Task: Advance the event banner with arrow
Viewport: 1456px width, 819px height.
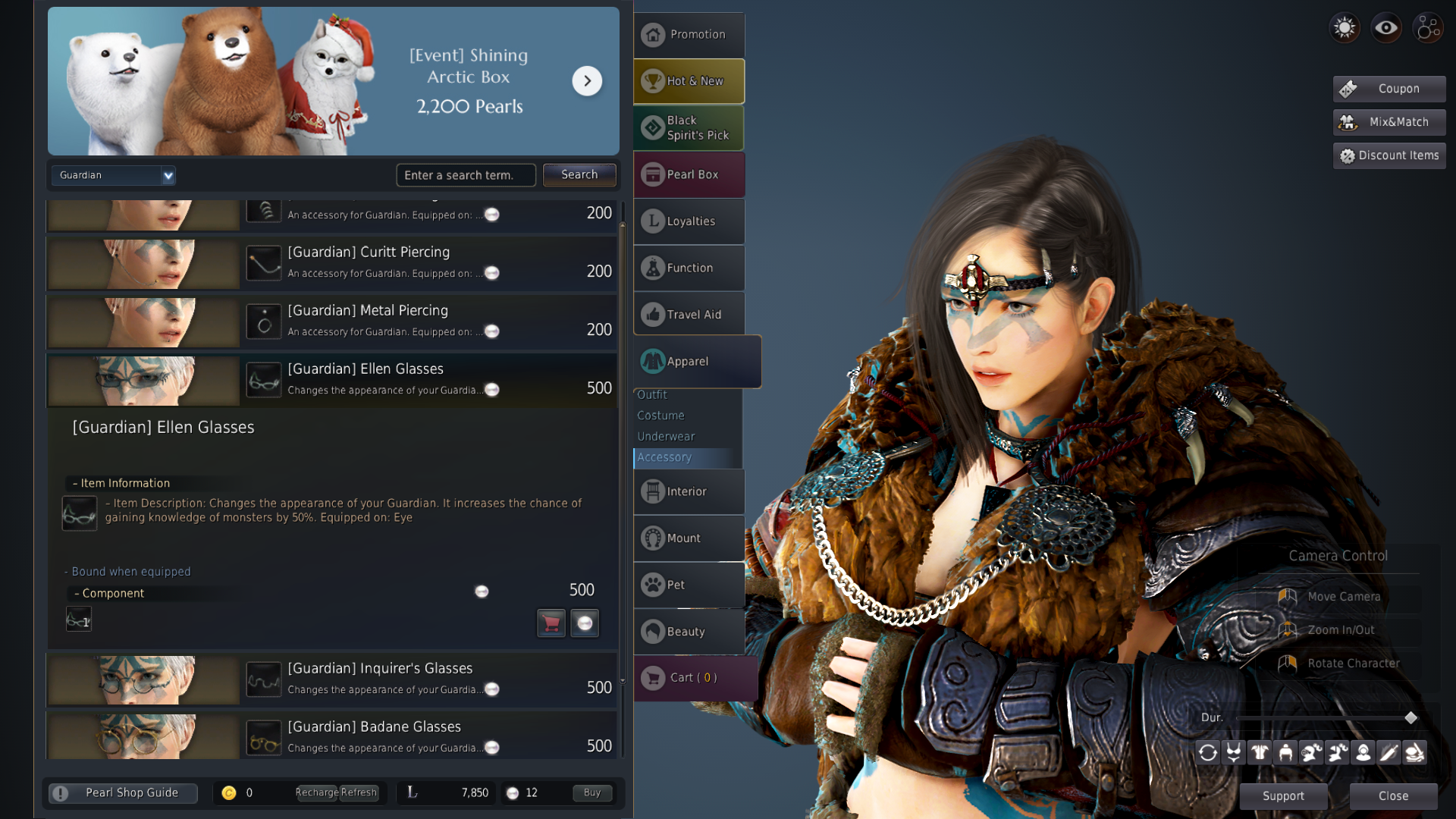Action: pos(587,81)
